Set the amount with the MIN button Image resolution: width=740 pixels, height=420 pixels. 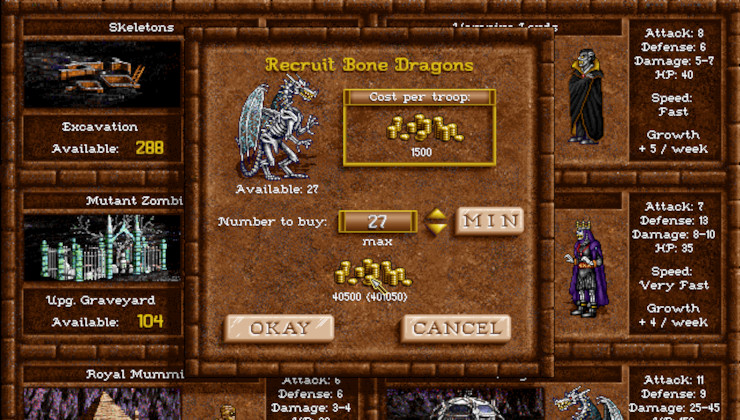(489, 220)
